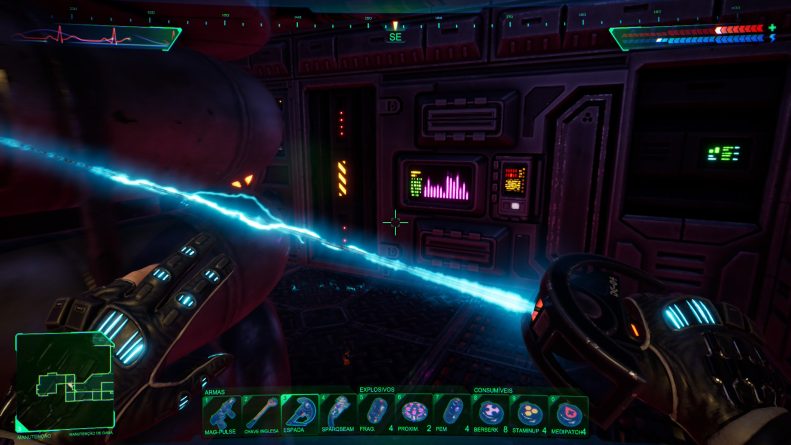Image resolution: width=791 pixels, height=445 pixels.
Task: Switch to the Sparqbeam weapon
Action: click(x=339, y=412)
